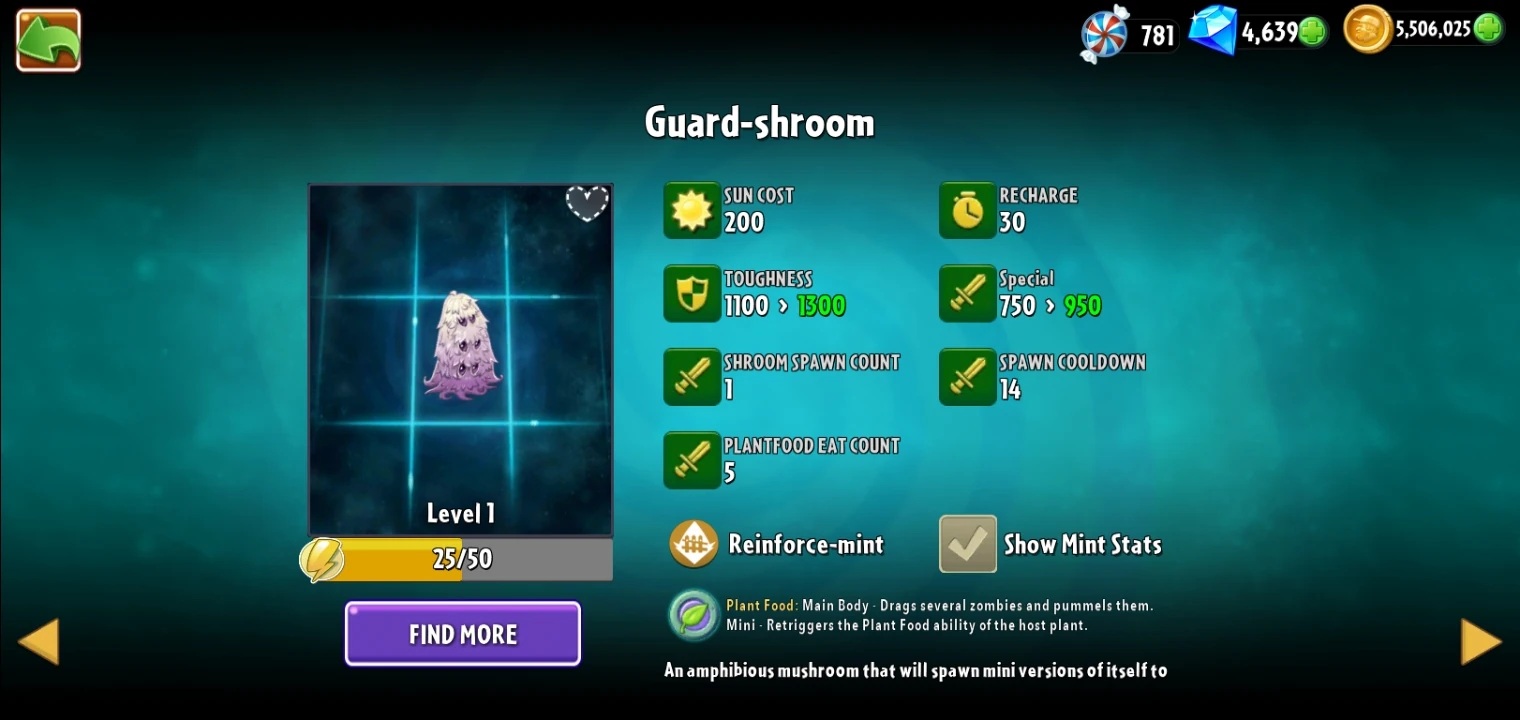Click the Shroom Spawn Count sword icon

point(692,377)
